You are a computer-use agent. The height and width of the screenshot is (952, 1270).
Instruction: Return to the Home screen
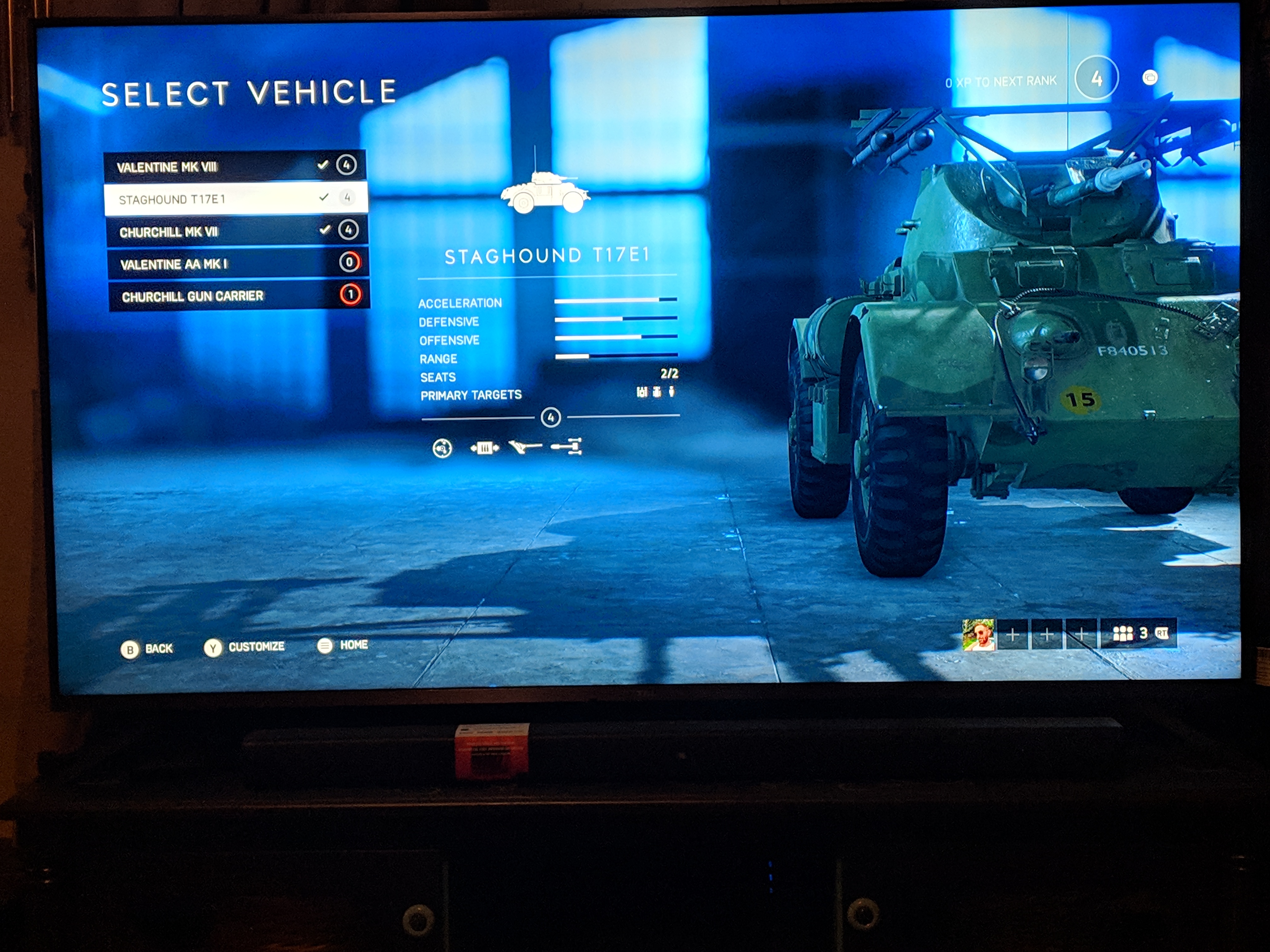coord(343,646)
